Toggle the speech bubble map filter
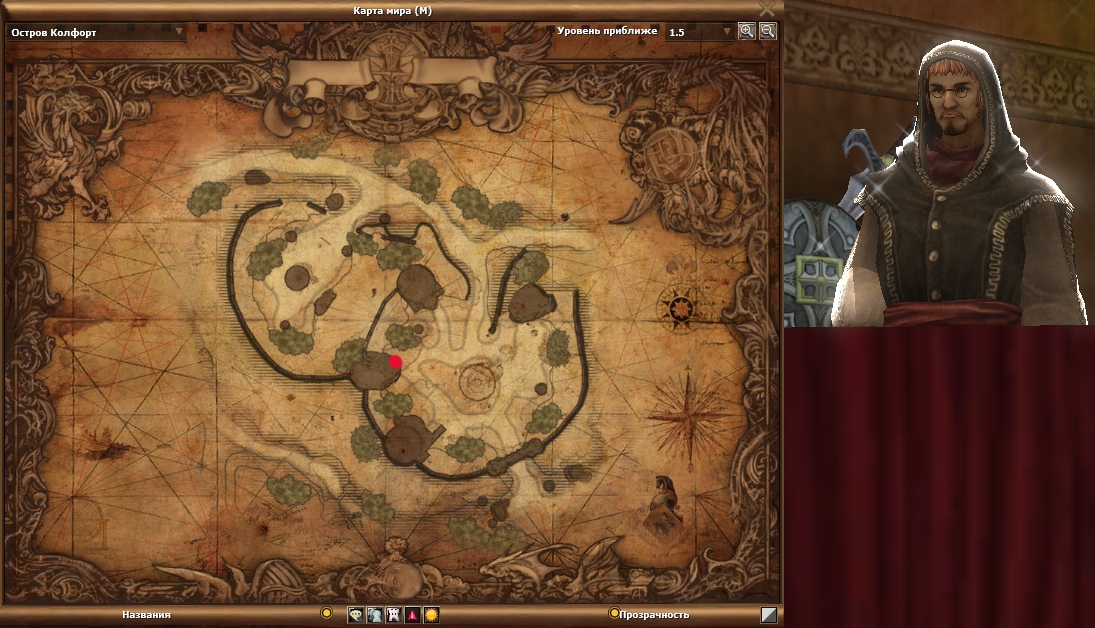The height and width of the screenshot is (628, 1095). pos(355,615)
